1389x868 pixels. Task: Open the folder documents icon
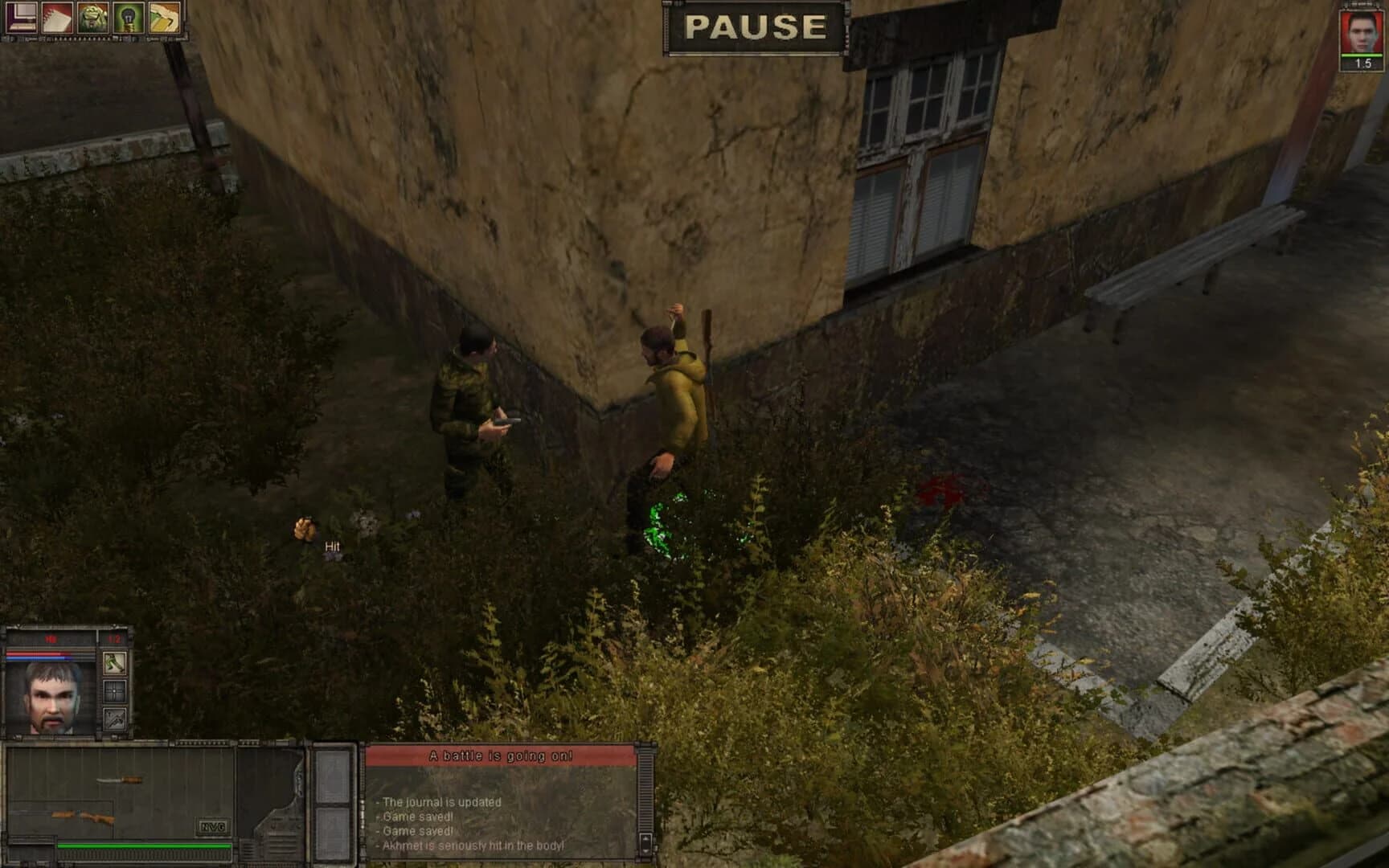pos(162,18)
